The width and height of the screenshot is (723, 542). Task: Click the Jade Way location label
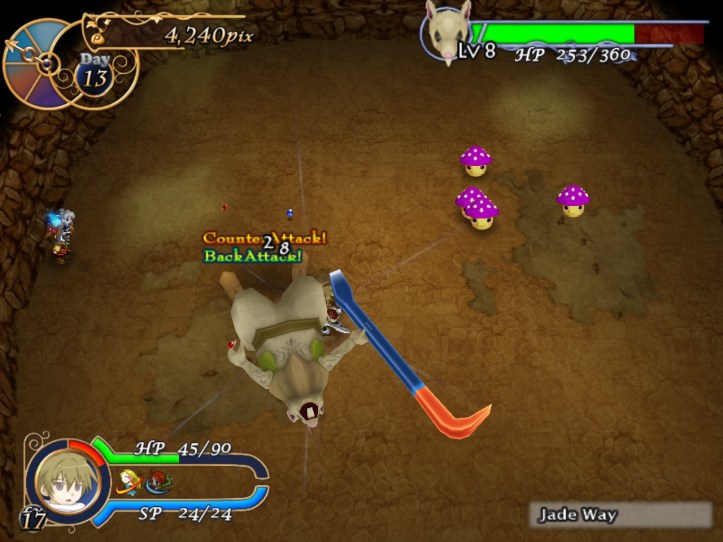coord(578,516)
